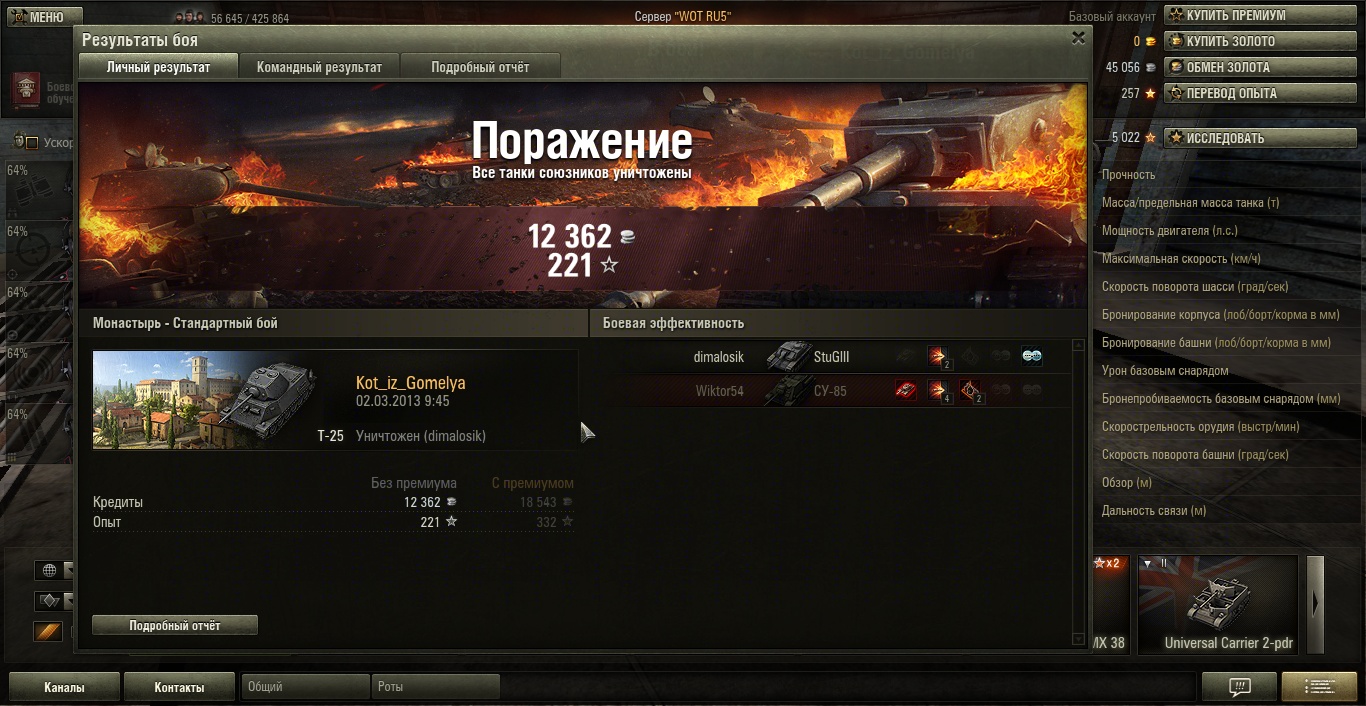Switch to Личный результат tab

coord(158,67)
